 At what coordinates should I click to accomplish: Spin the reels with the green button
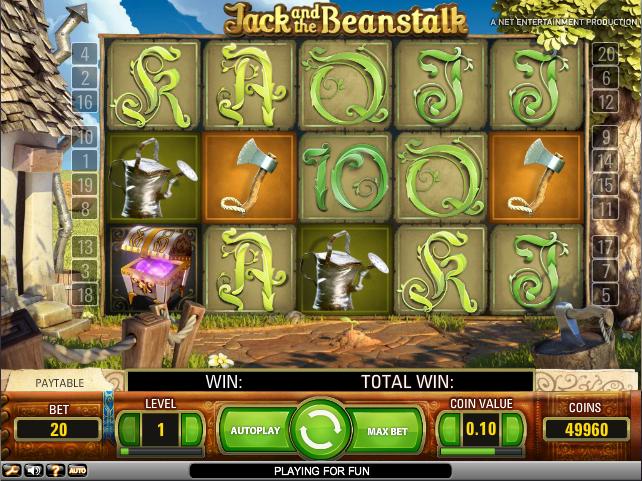pyautogui.click(x=320, y=430)
